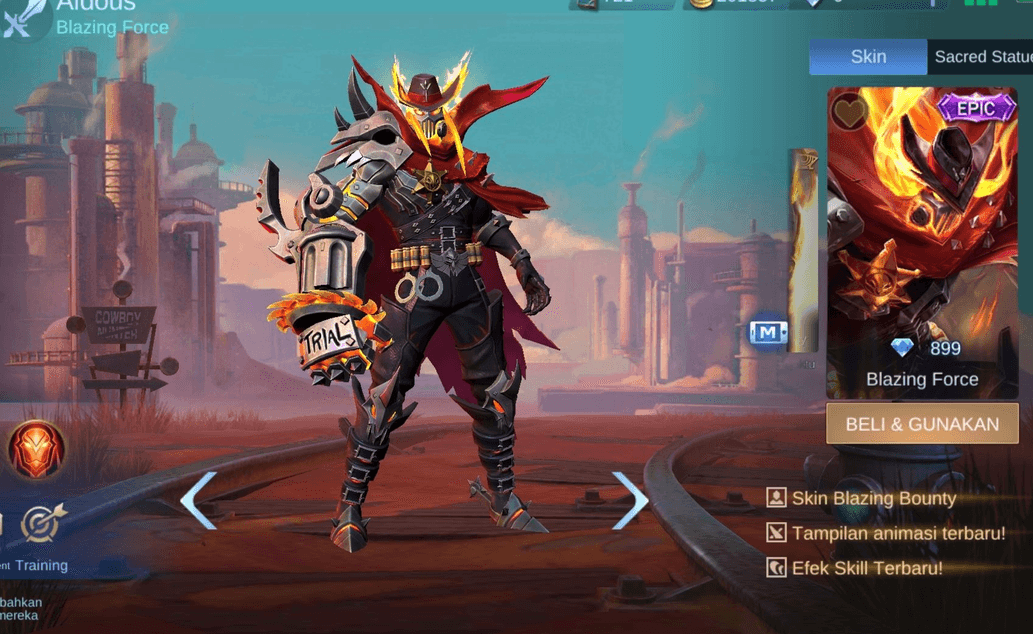
Task: Open the Sacred Statue tab
Action: point(982,57)
